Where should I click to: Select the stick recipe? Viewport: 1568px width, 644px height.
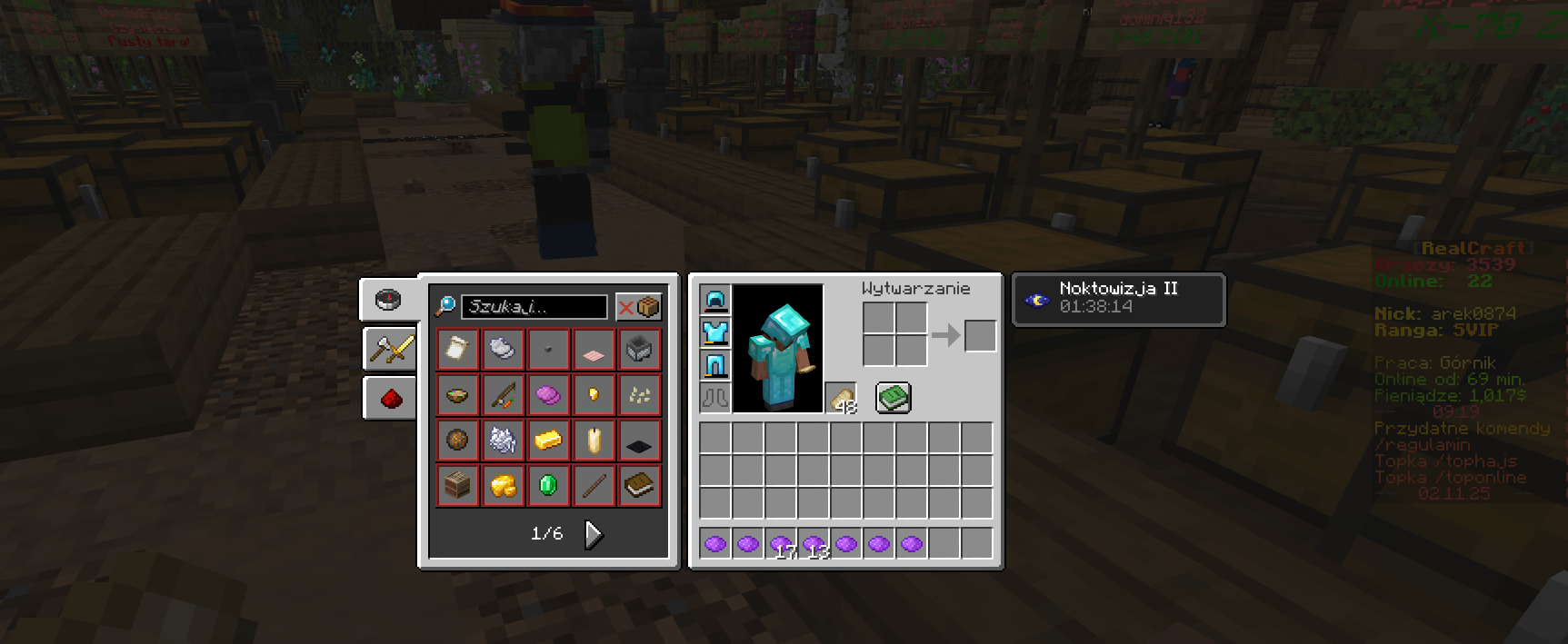click(594, 486)
